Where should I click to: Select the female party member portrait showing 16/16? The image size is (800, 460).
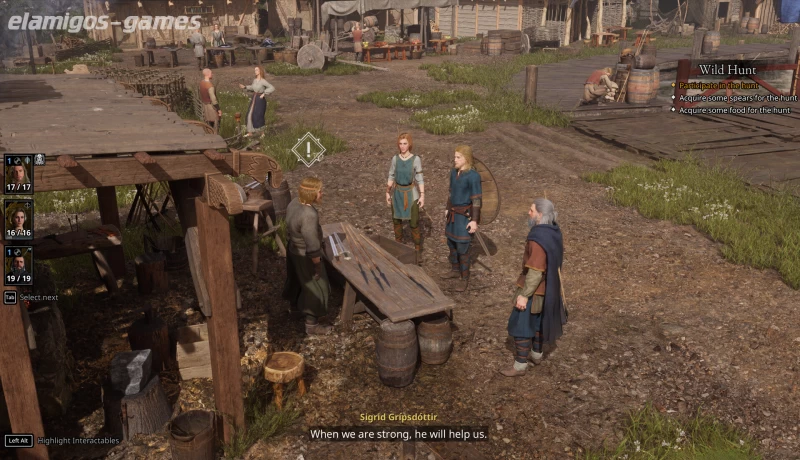coord(18,218)
